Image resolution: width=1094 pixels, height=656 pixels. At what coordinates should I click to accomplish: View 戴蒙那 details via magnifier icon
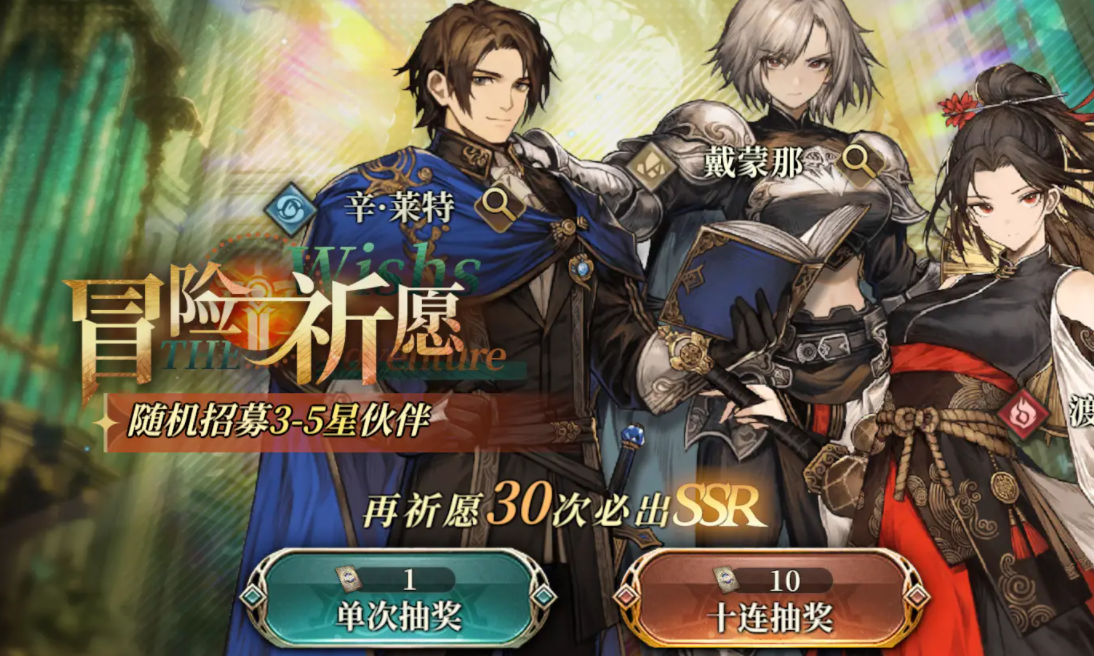point(858,159)
